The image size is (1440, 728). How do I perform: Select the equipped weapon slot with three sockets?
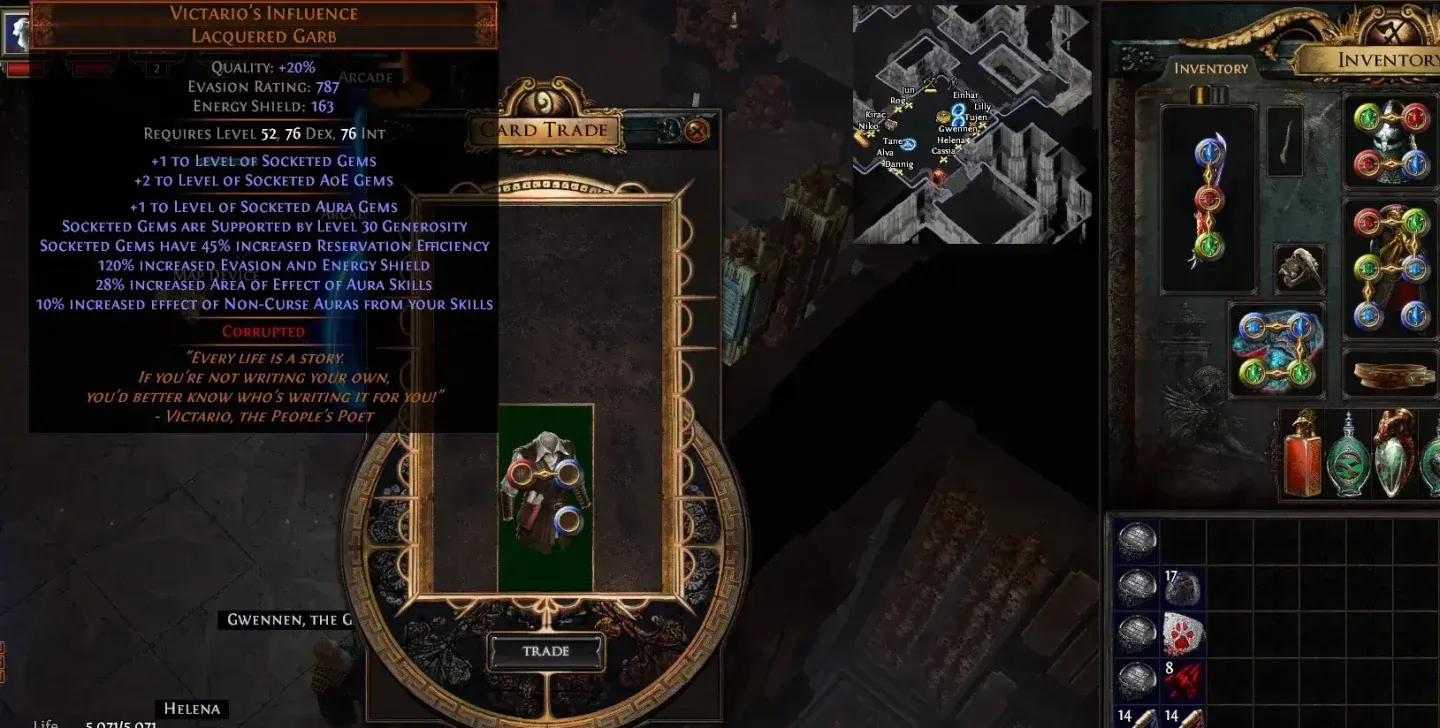click(1210, 200)
